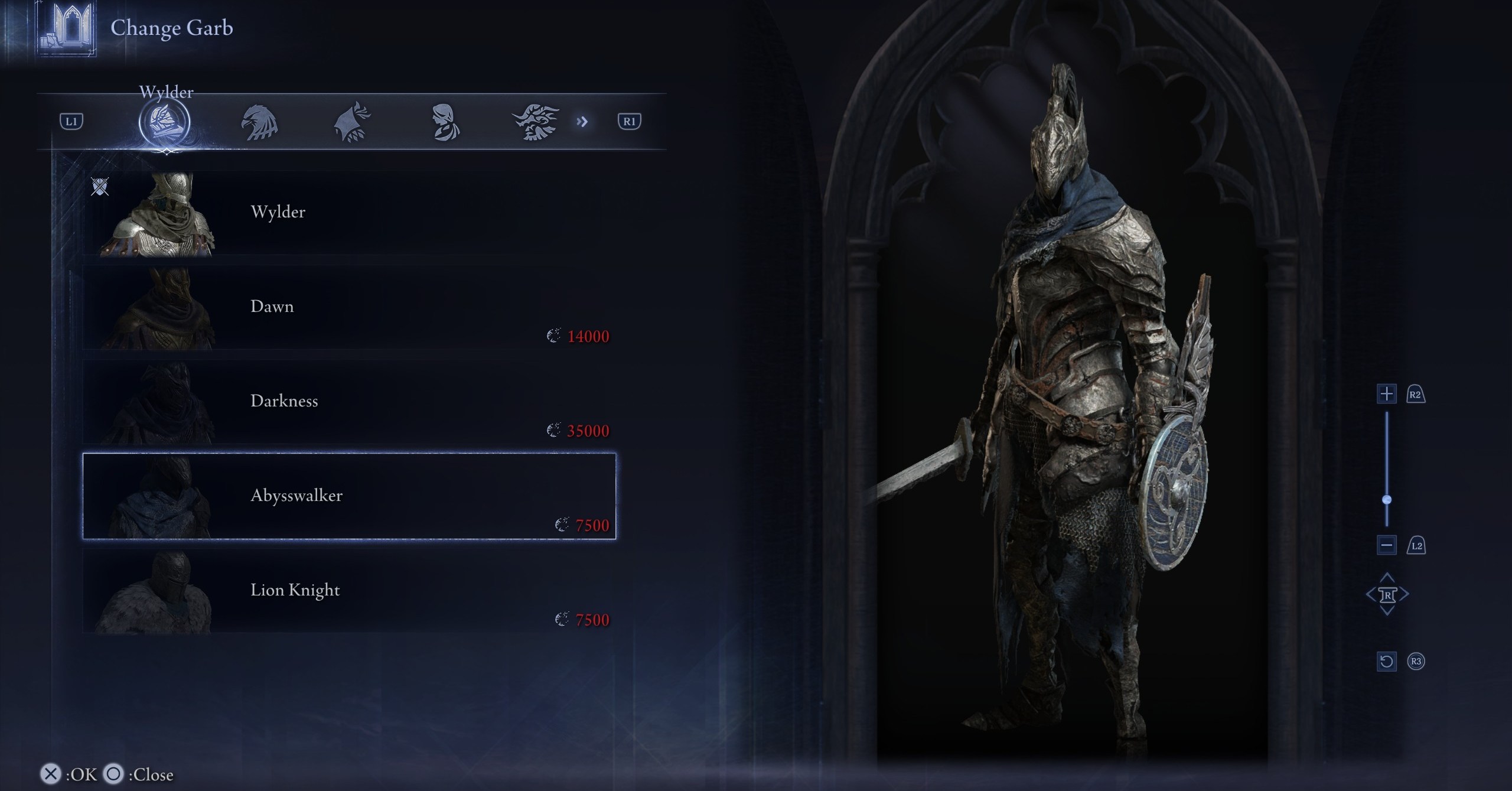
Task: Select the Wylder garb row
Action: (348, 213)
